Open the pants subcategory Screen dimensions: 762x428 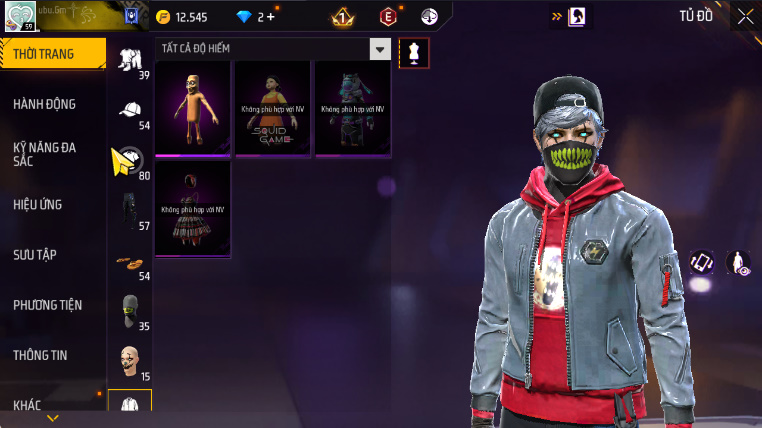pyautogui.click(x=130, y=210)
